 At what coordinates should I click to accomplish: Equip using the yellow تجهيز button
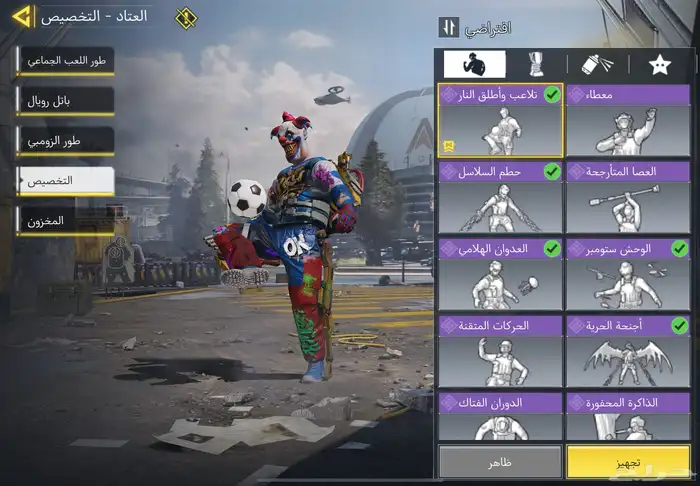pyautogui.click(x=627, y=462)
